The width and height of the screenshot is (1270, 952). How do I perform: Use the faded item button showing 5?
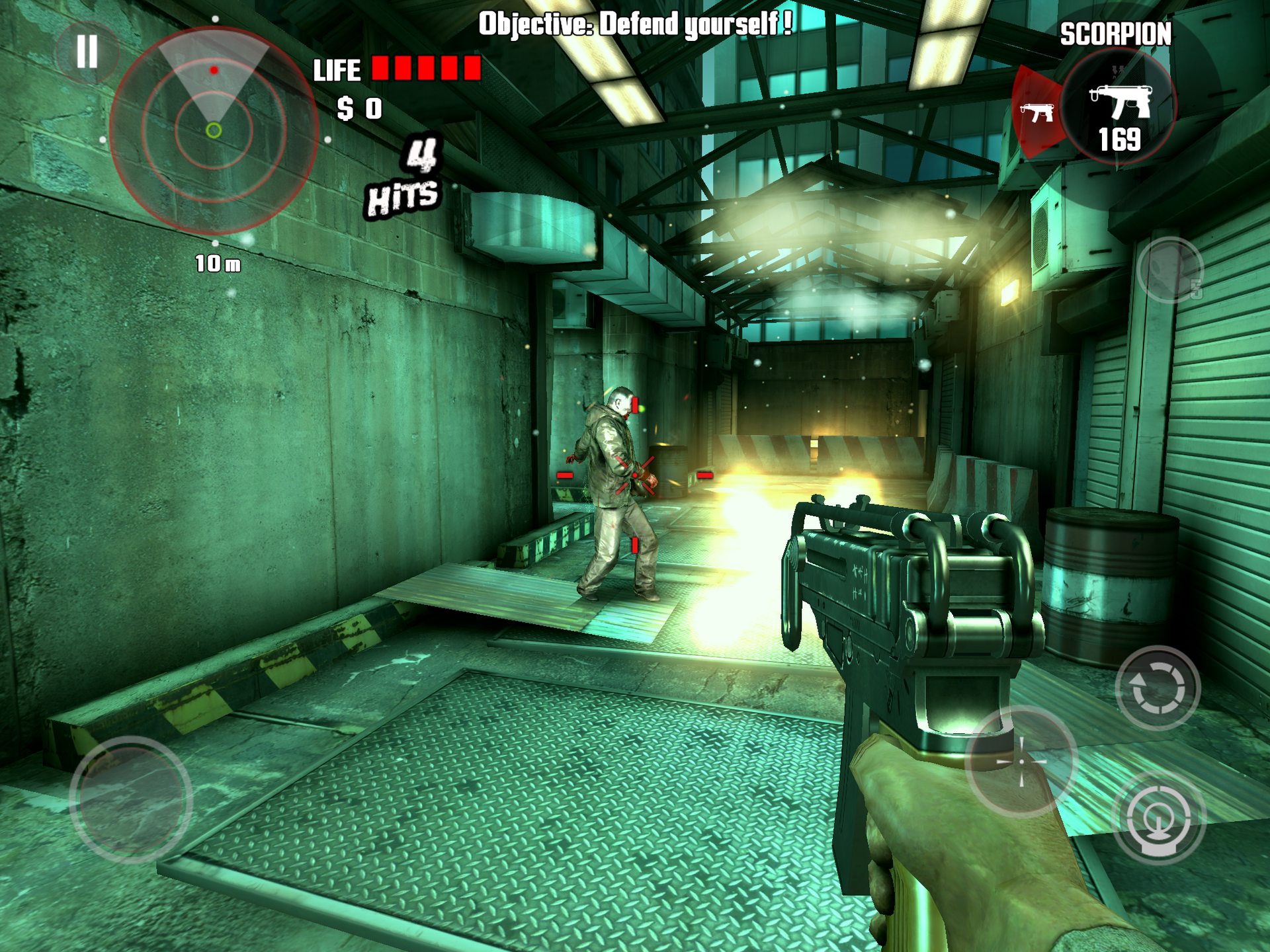1169,270
